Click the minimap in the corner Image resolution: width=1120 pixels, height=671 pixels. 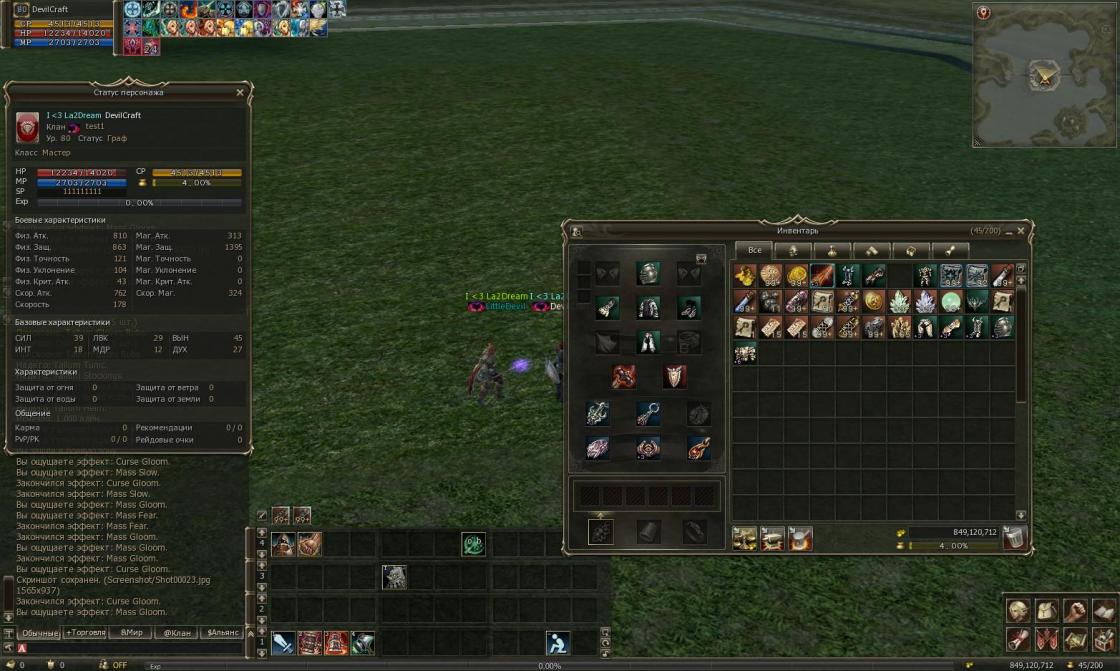click(1045, 75)
